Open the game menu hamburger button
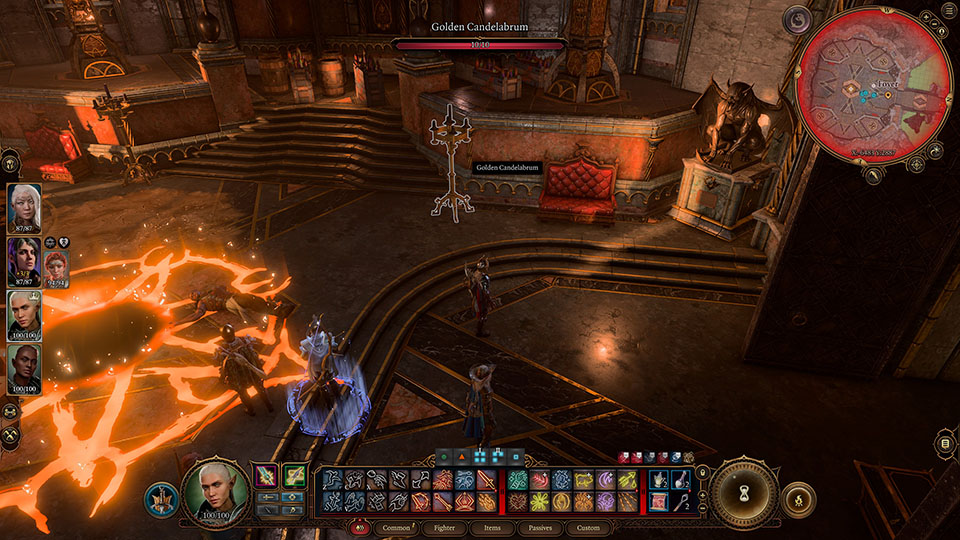This screenshot has height=540, width=960. (945, 443)
